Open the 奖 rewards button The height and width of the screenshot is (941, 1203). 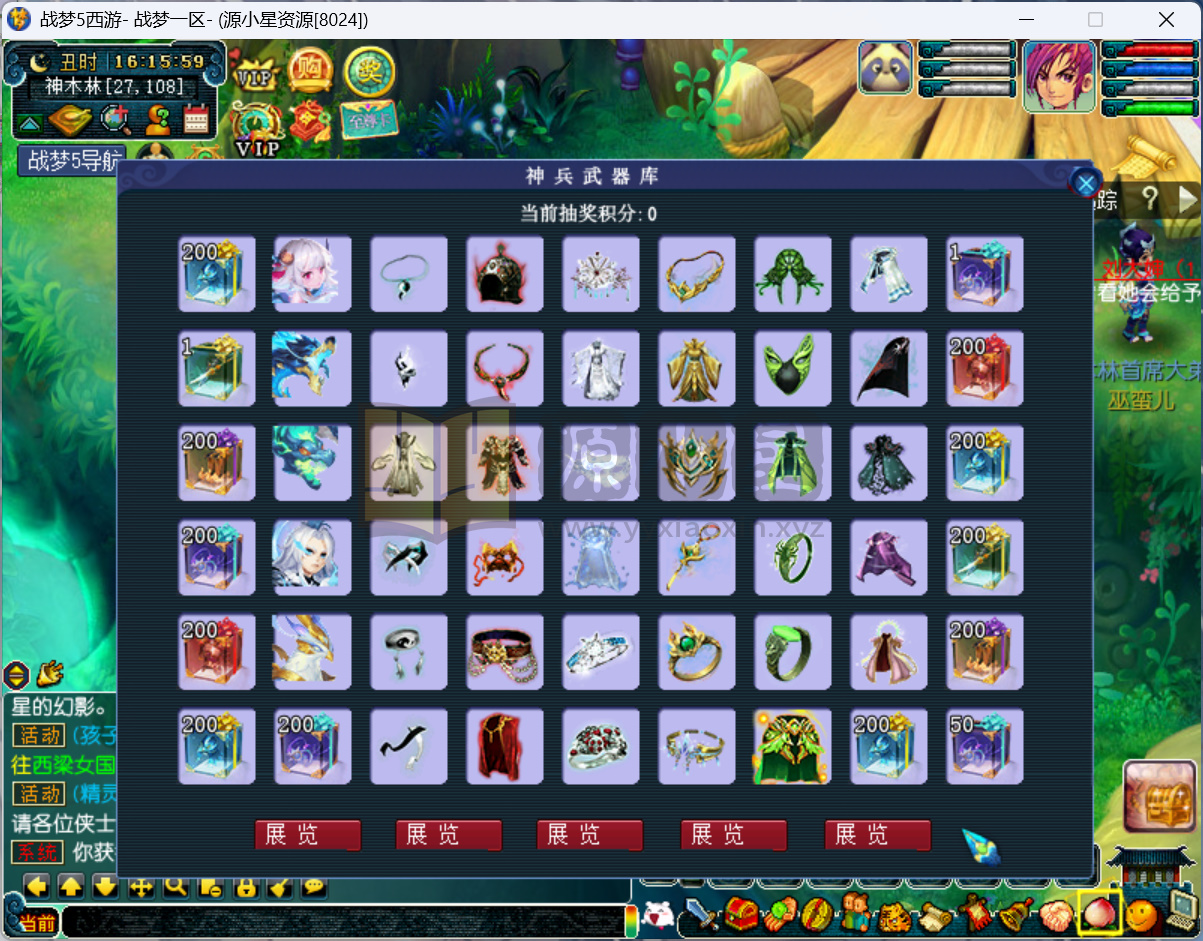[369, 69]
